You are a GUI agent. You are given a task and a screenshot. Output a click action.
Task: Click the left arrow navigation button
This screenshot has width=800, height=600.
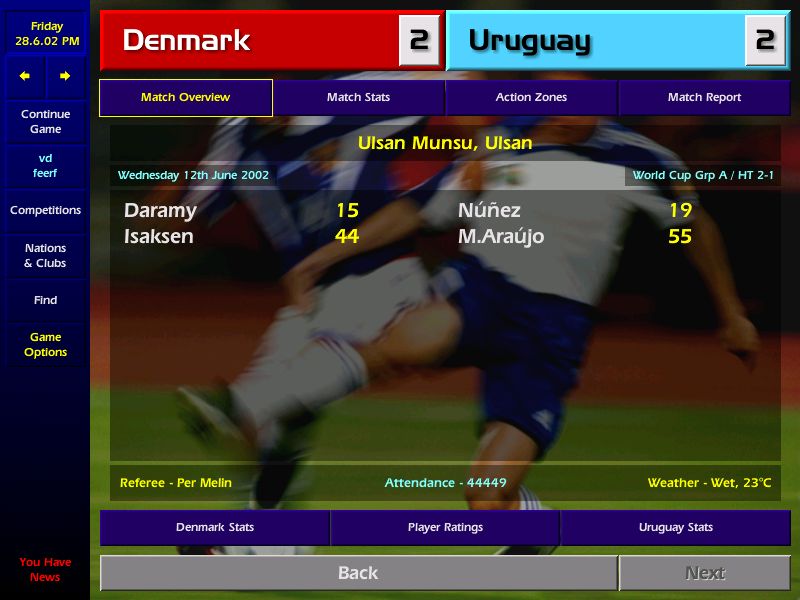tap(25, 76)
